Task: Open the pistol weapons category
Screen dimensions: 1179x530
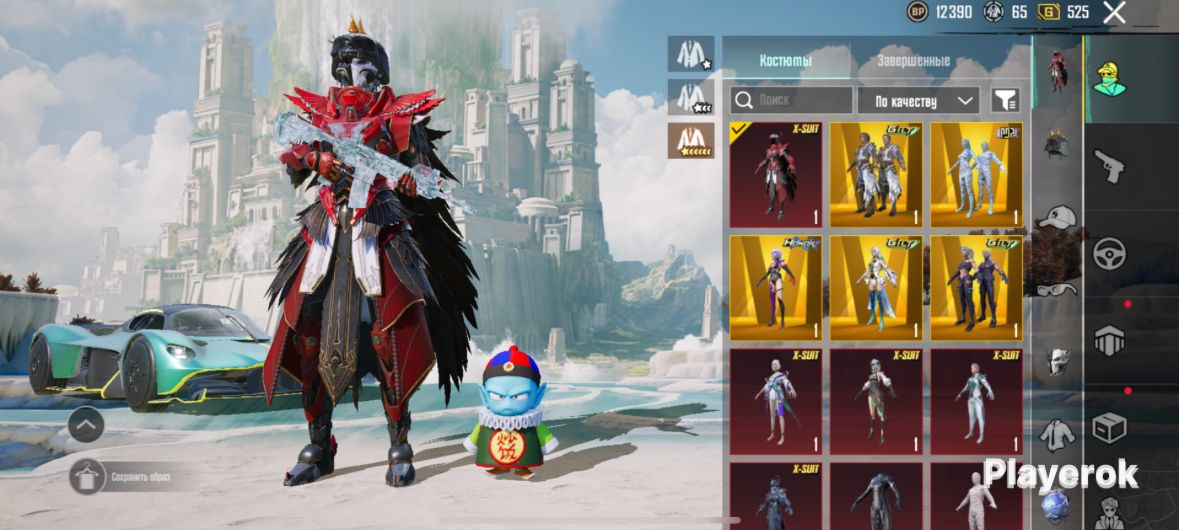Action: click(1110, 166)
